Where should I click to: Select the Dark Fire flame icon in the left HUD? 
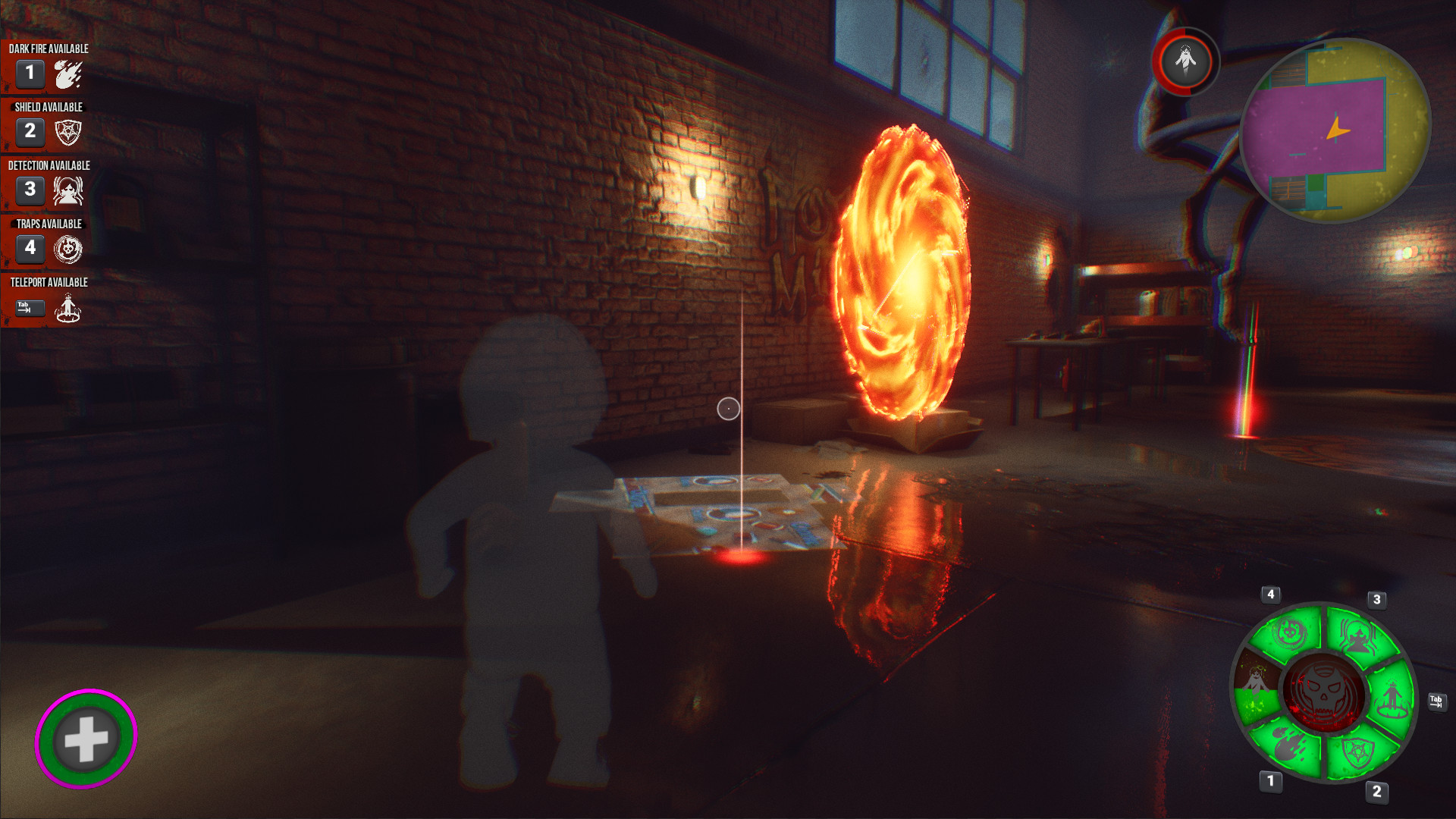click(67, 74)
